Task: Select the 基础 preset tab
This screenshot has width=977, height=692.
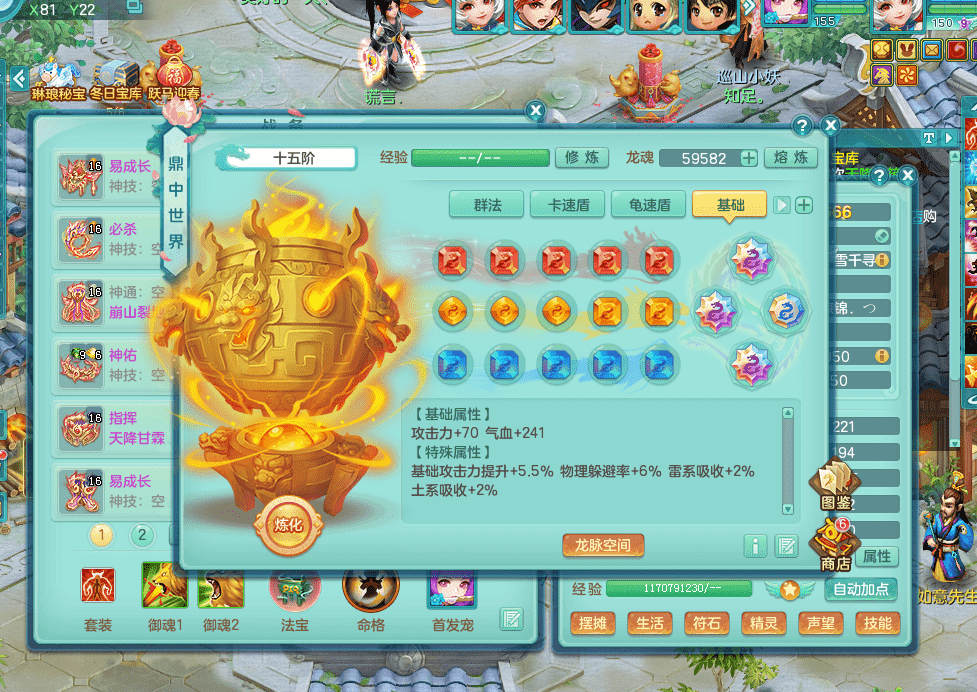Action: (730, 205)
